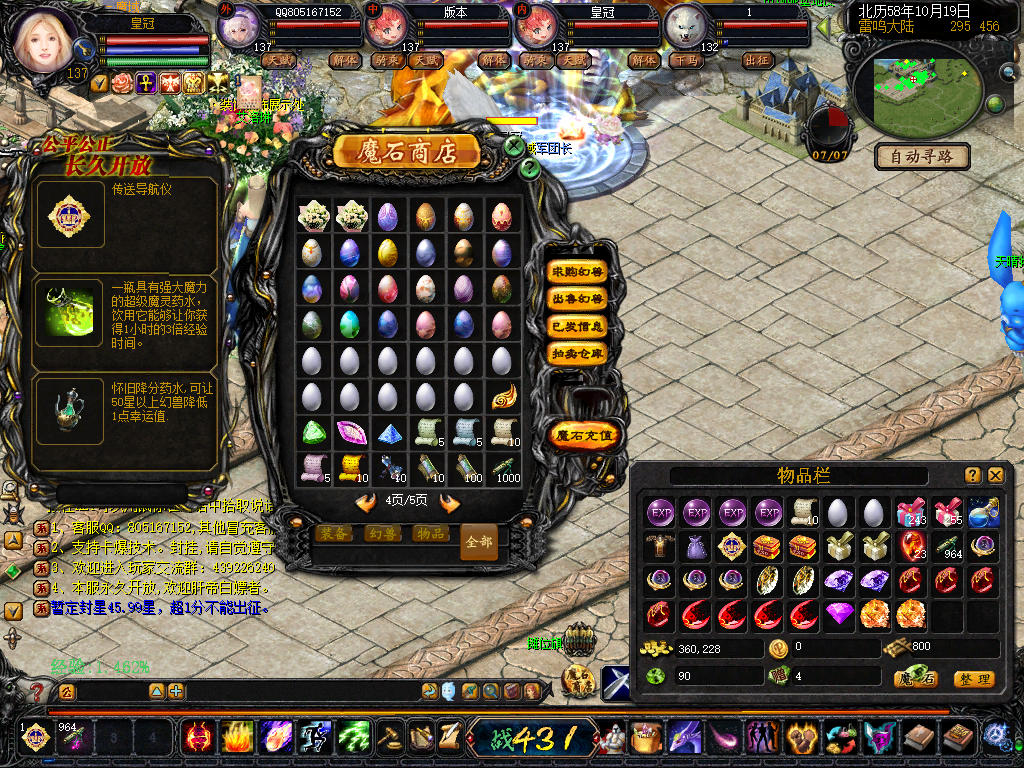Click the 整理 sort button
Screen dimensions: 1024x768
pos(973,679)
